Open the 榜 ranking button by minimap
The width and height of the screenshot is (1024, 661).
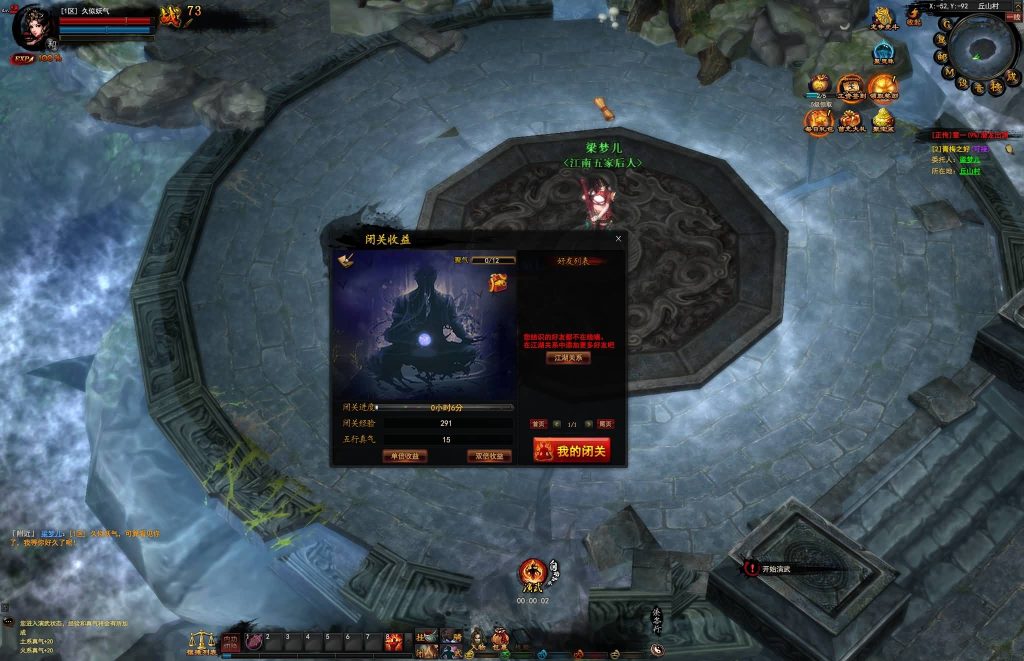click(x=996, y=88)
